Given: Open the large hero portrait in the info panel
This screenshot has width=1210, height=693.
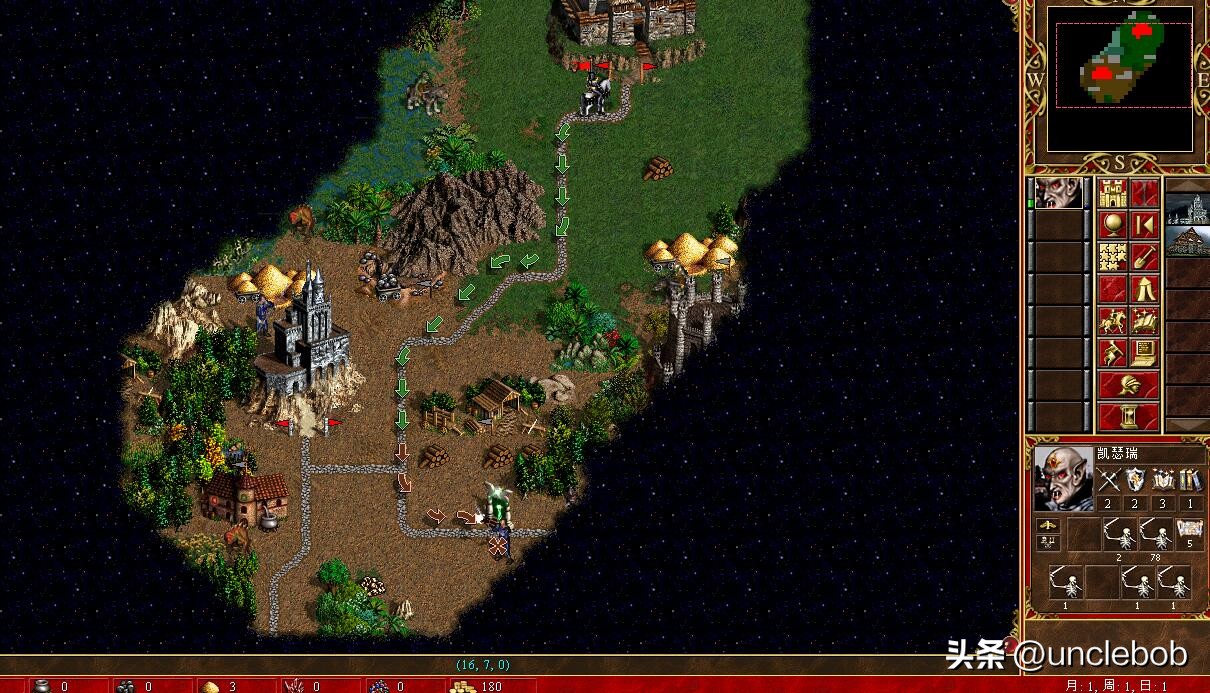Looking at the screenshot, I should tap(1061, 478).
